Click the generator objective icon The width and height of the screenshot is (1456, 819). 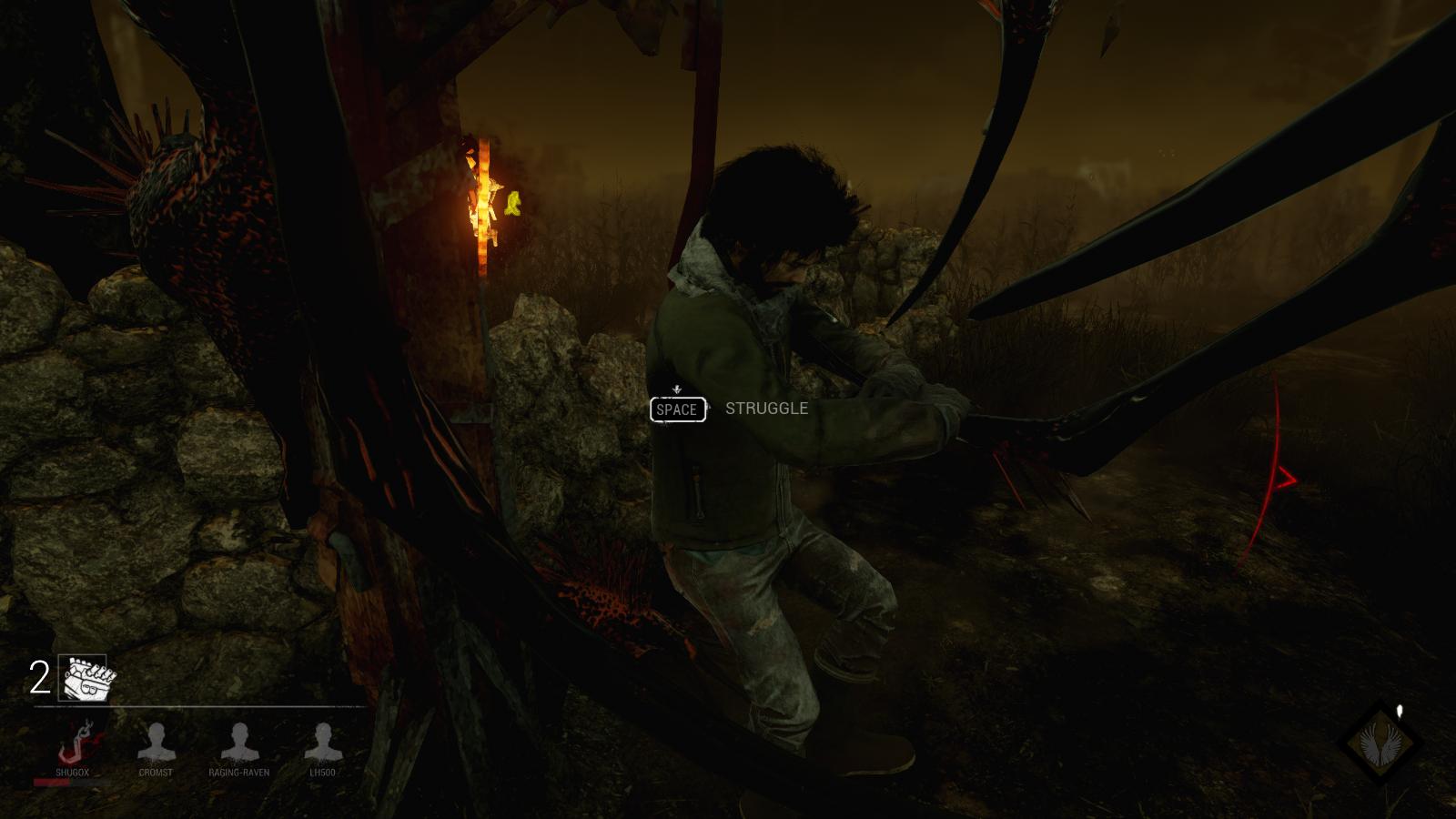coord(83,678)
